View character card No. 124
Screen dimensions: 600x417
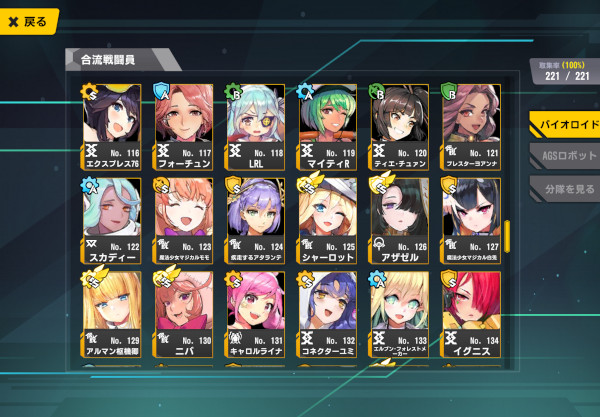click(260, 220)
